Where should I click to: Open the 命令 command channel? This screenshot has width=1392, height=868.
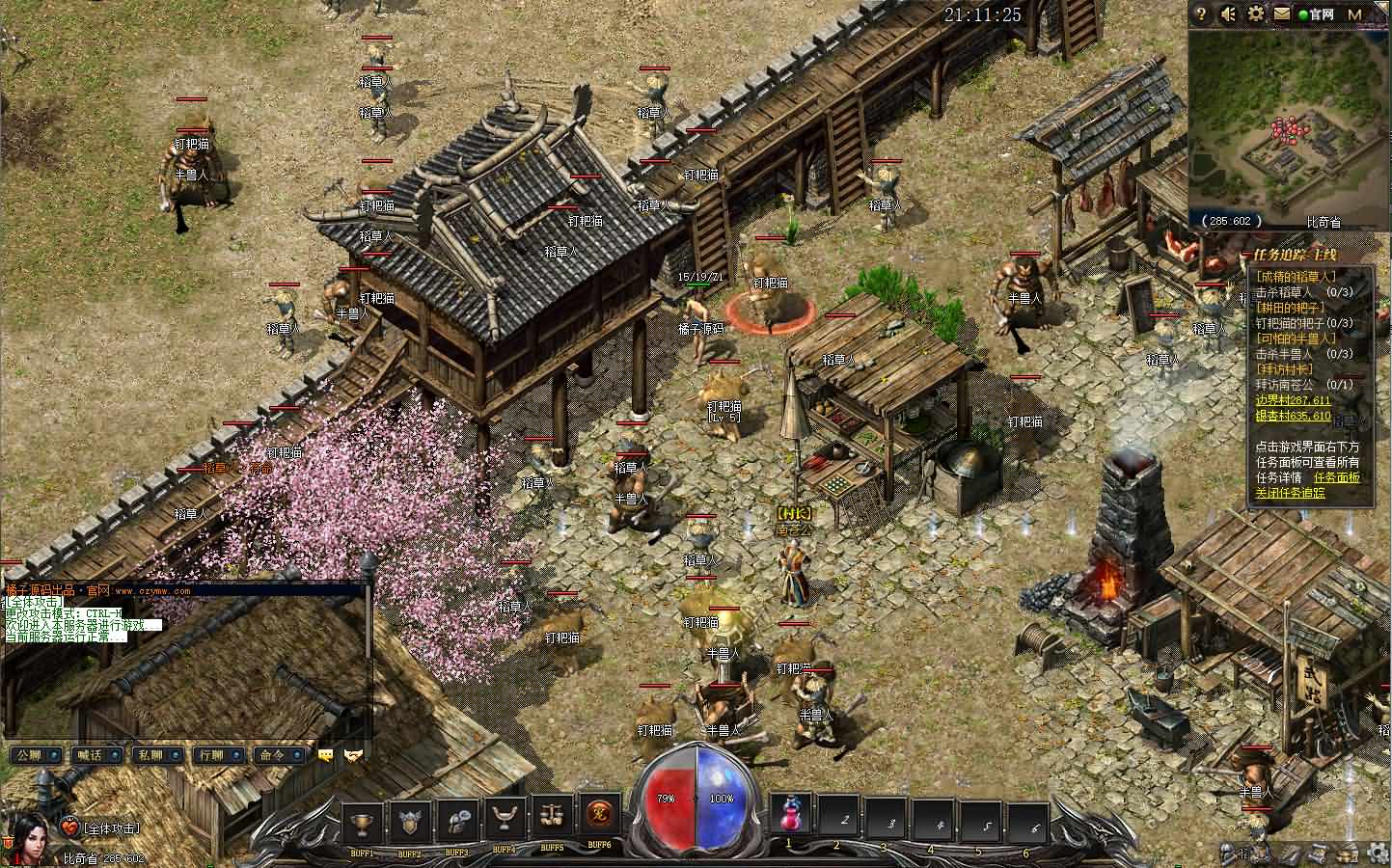[x=278, y=755]
